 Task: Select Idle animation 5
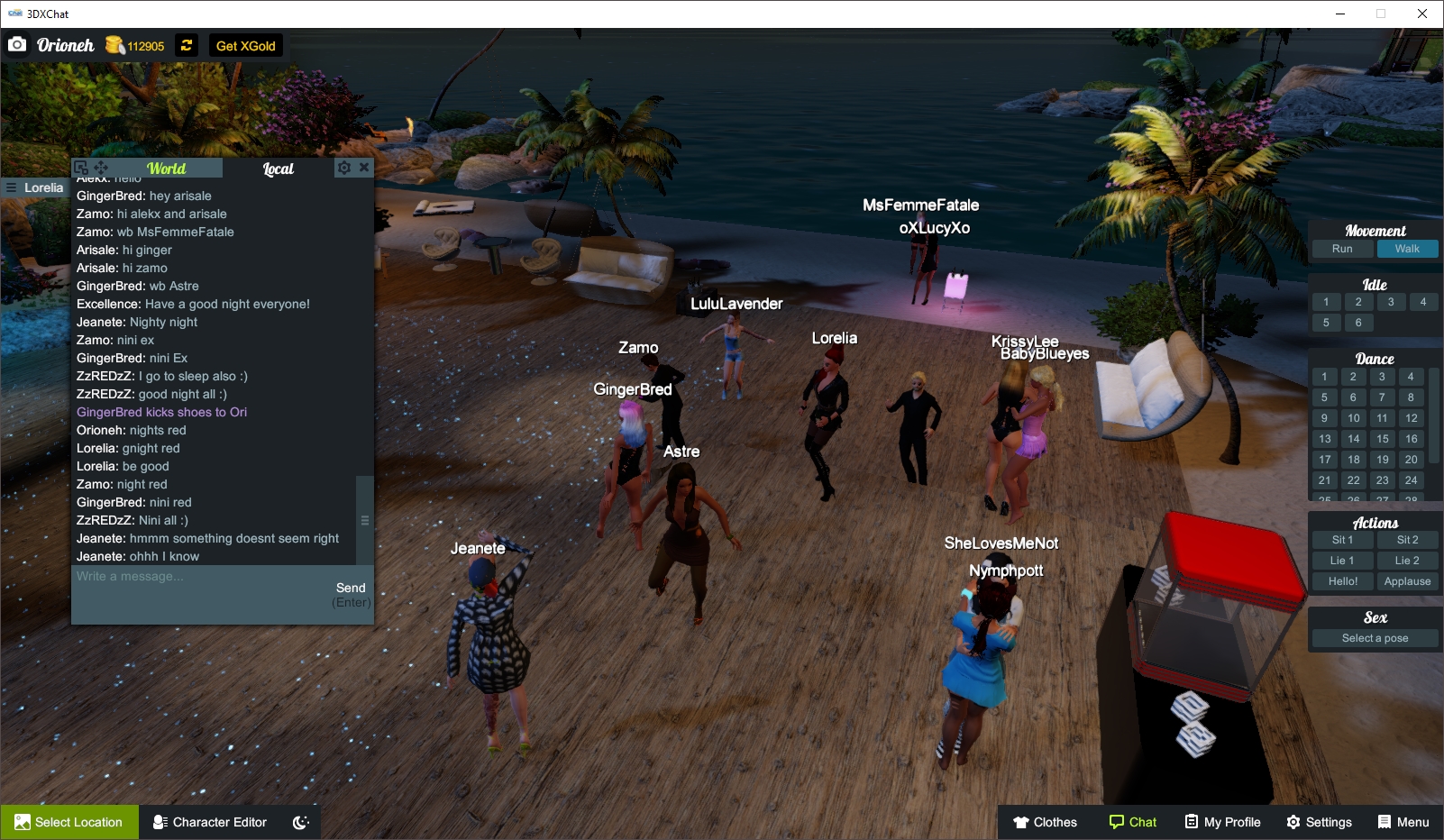click(x=1325, y=322)
